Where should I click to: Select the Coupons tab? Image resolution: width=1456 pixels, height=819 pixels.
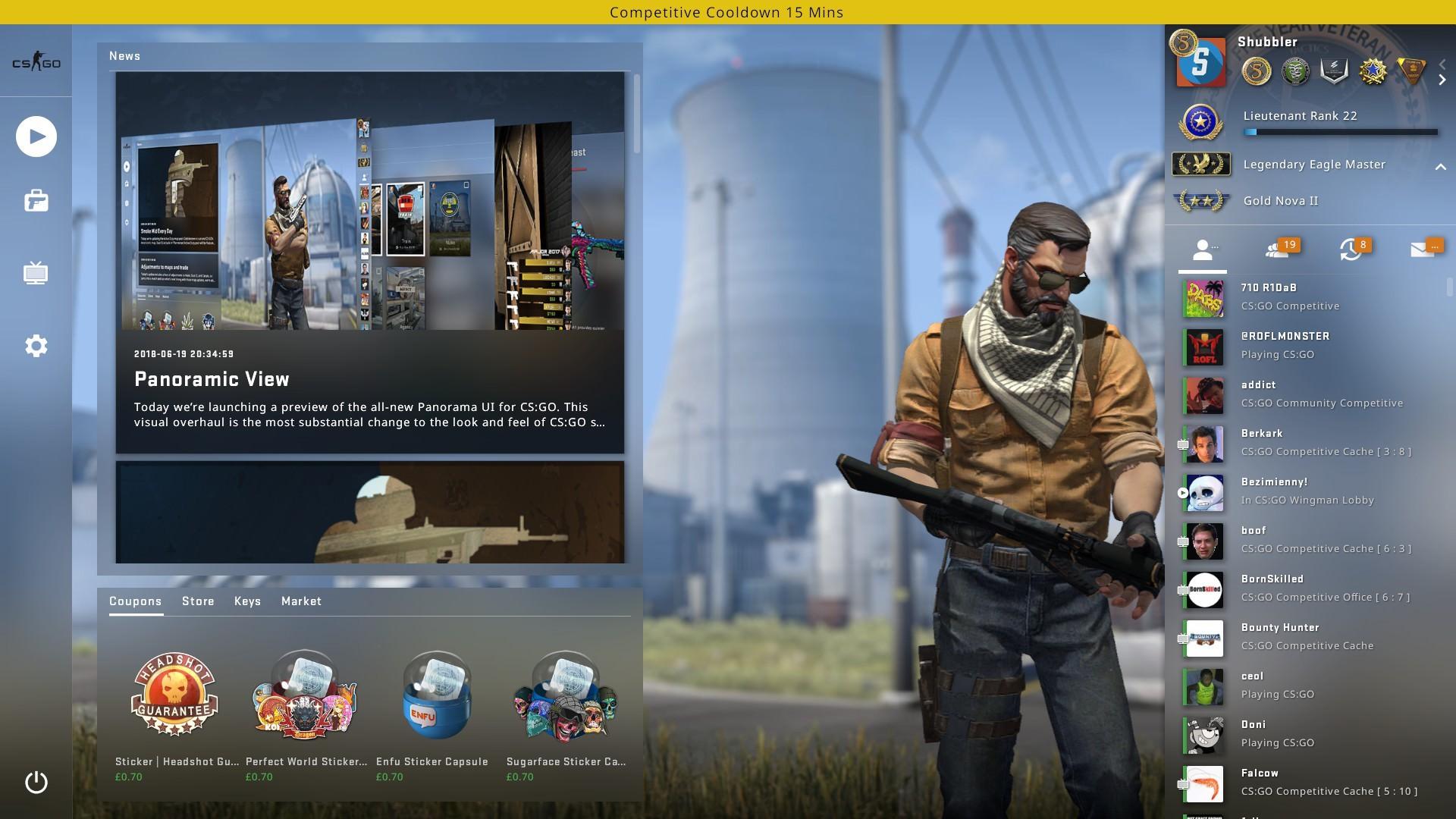point(135,601)
